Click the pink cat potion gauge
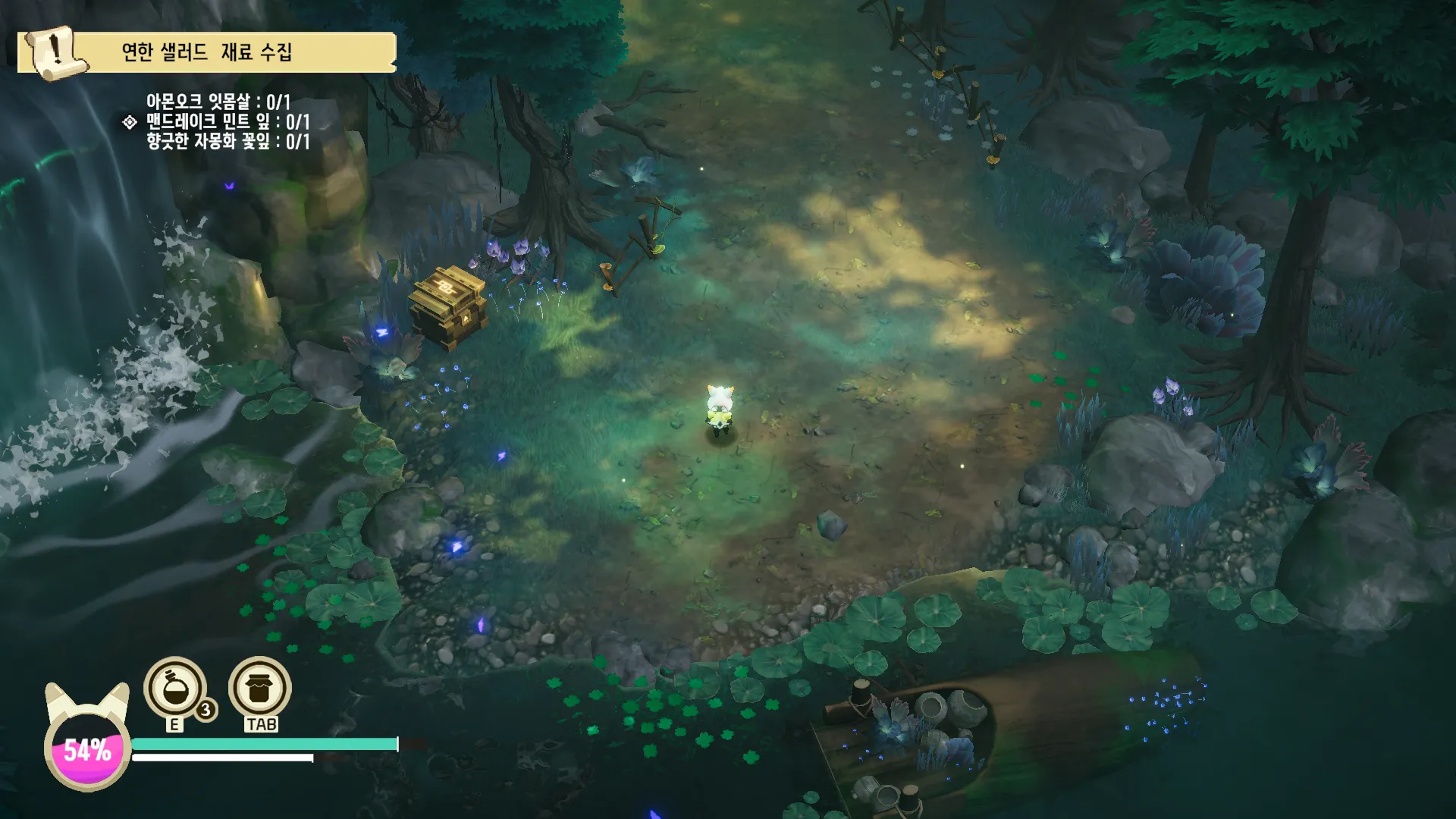The height and width of the screenshot is (819, 1456). click(x=87, y=751)
